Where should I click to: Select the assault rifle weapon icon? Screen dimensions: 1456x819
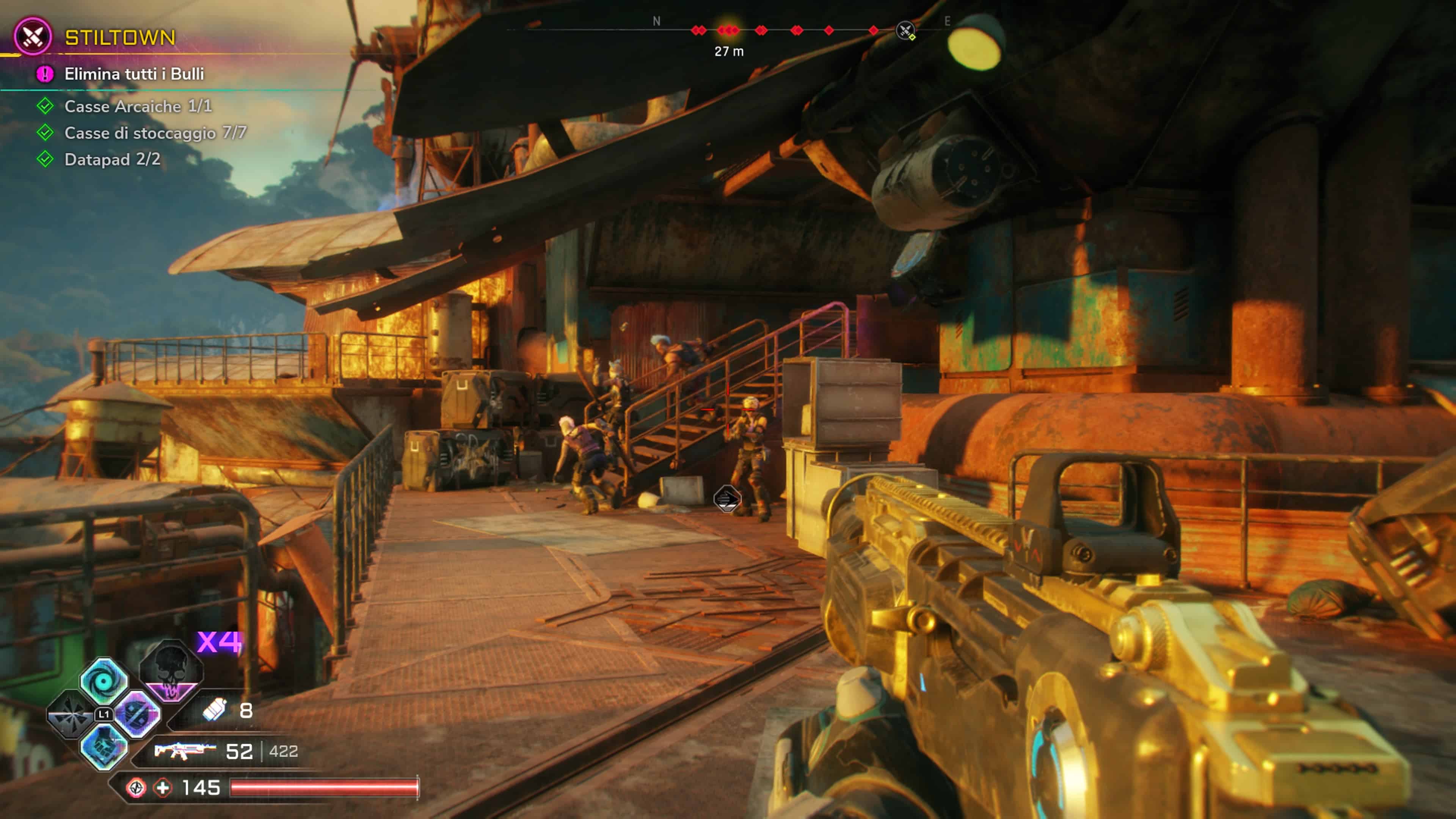(x=185, y=751)
